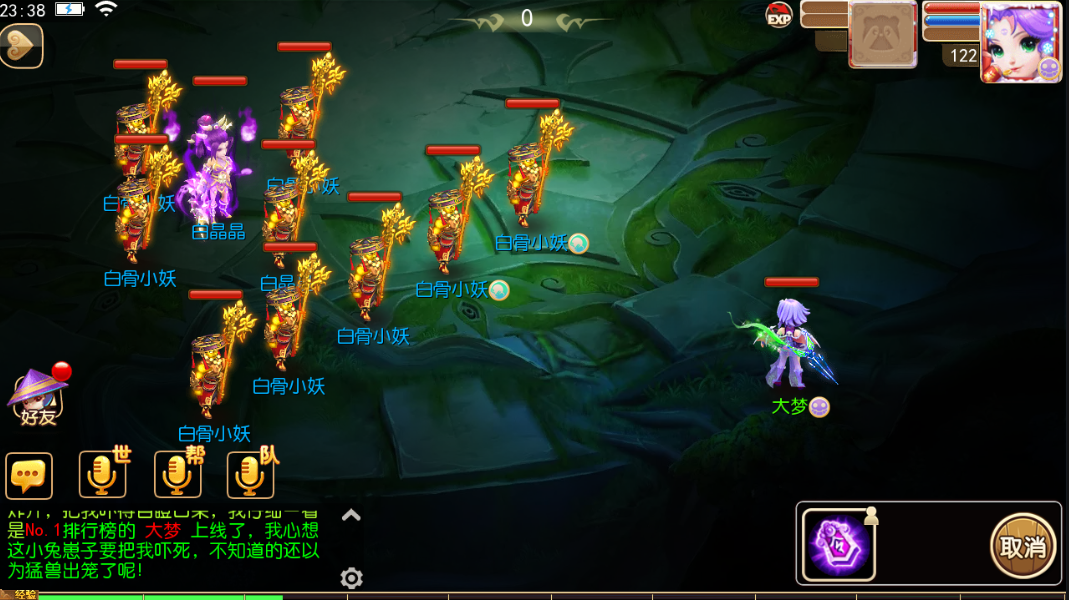Open the chat message text box

coord(165,543)
